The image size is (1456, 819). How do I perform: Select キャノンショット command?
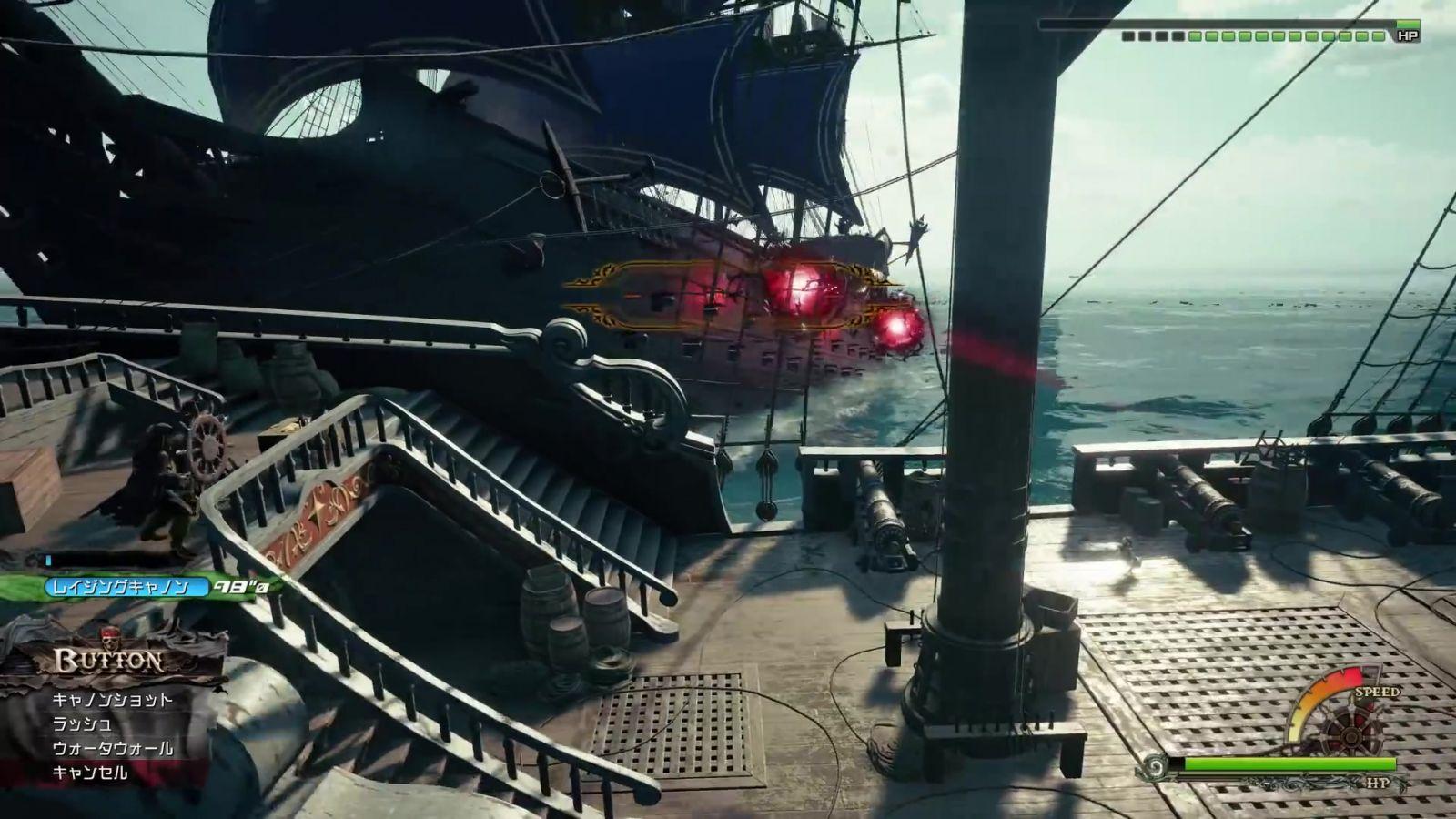point(112,700)
